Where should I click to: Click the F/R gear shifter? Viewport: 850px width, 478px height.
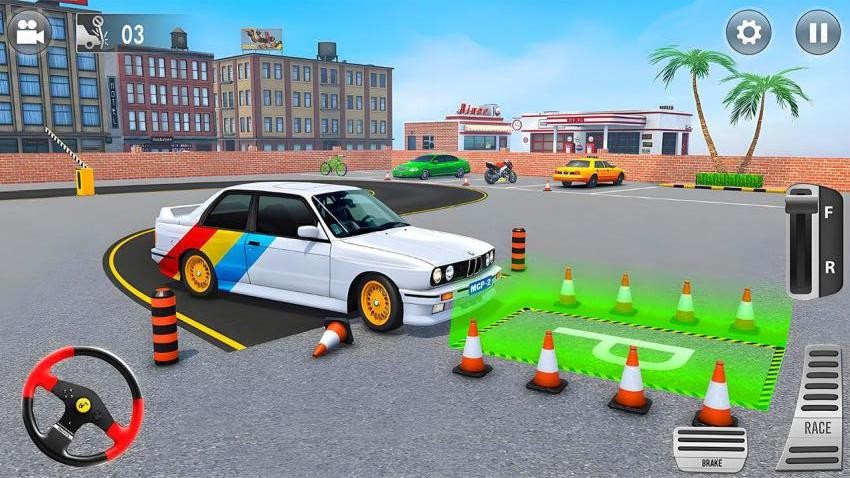point(814,241)
